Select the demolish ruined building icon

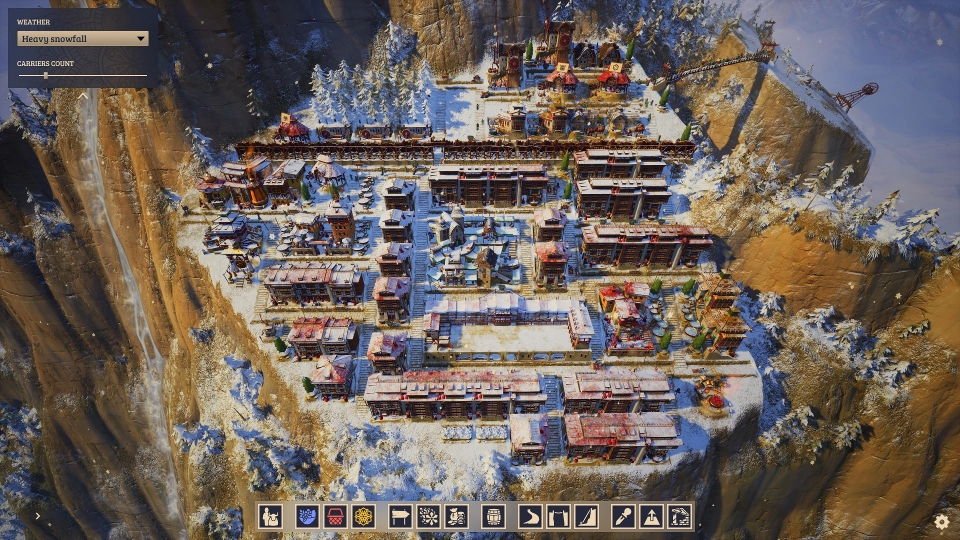click(x=679, y=516)
